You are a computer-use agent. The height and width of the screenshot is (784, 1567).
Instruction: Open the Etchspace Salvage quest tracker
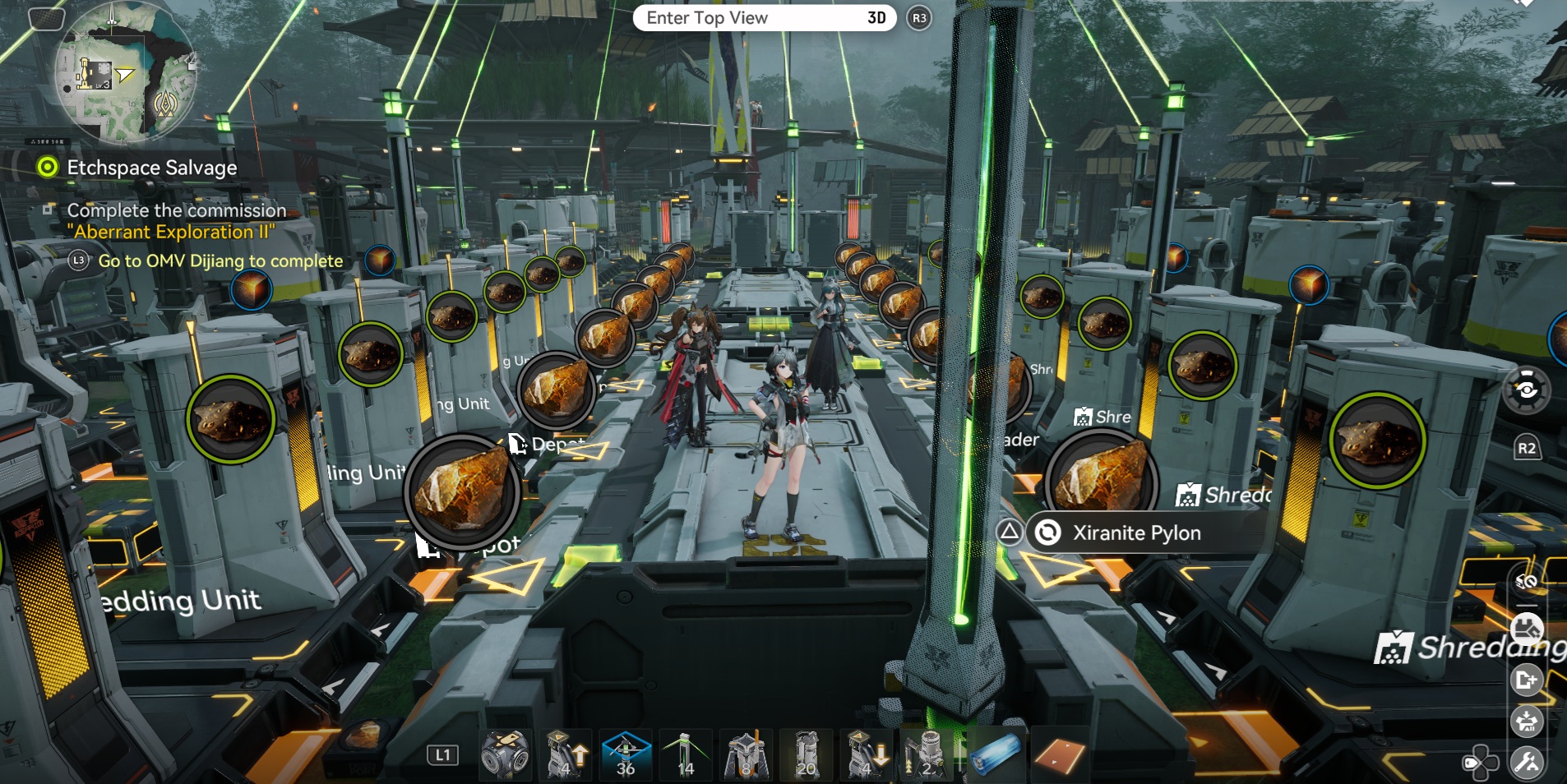click(x=151, y=168)
